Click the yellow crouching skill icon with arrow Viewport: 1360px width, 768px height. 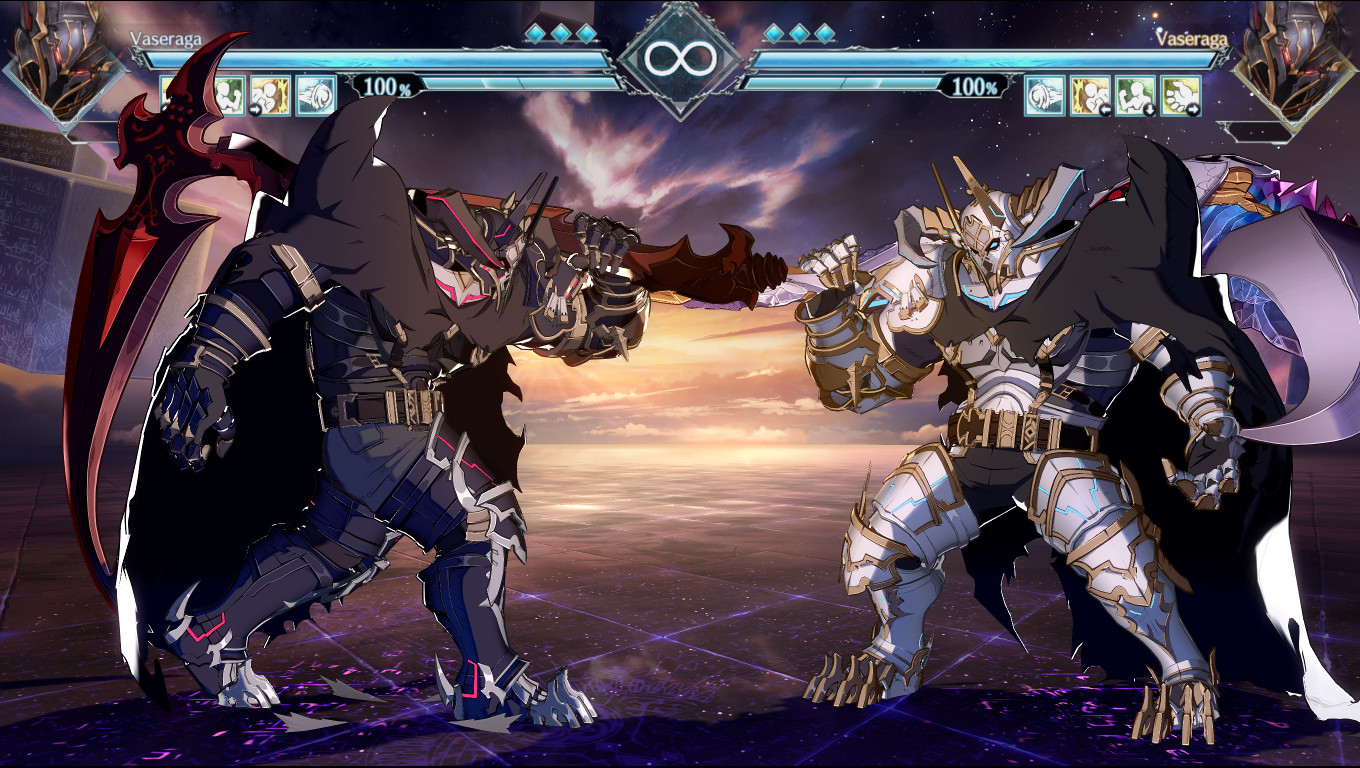[x=270, y=95]
